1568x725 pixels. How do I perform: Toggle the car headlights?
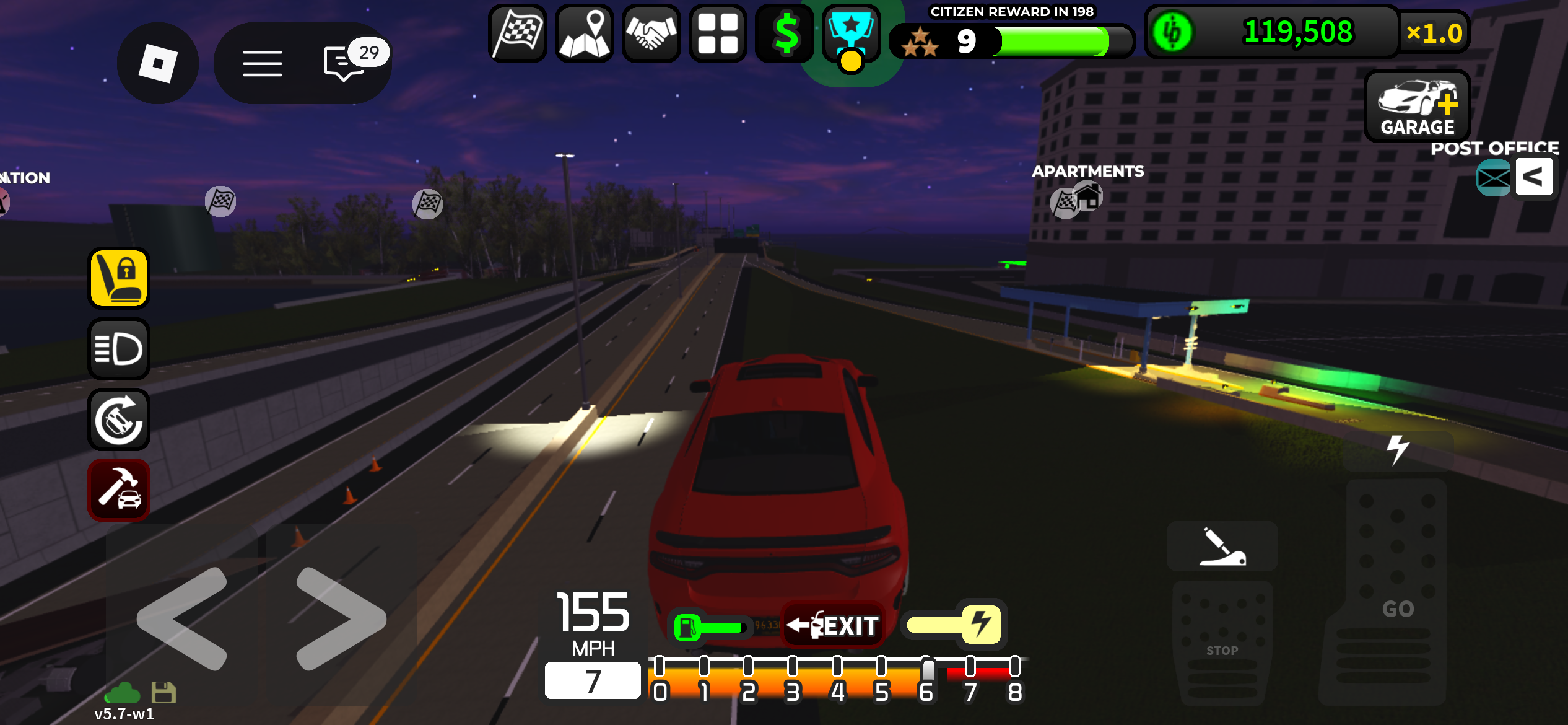(119, 349)
